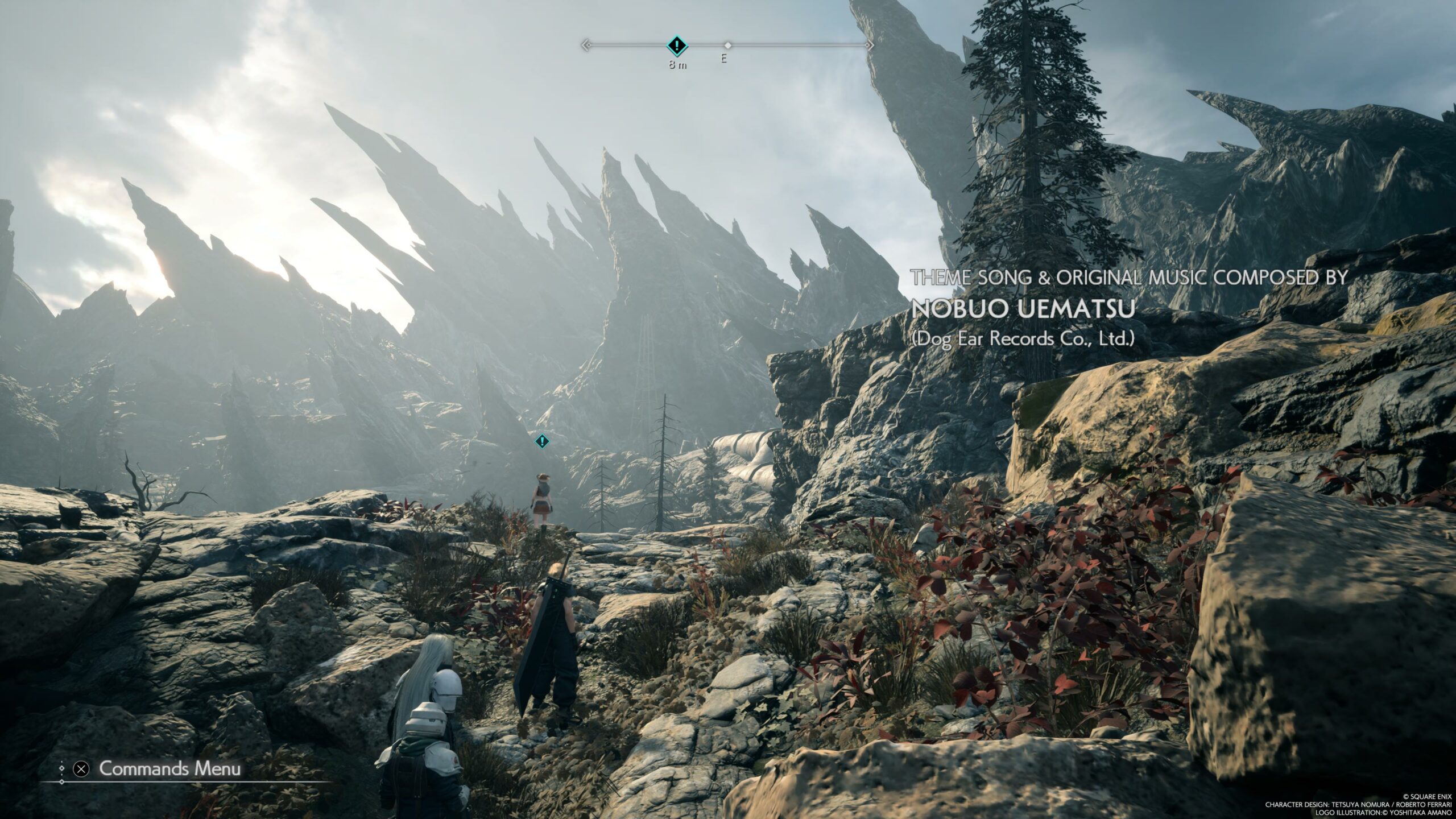The image size is (1456, 819).
Task: Select the objective marker on the compass bar
Action: tap(676, 44)
